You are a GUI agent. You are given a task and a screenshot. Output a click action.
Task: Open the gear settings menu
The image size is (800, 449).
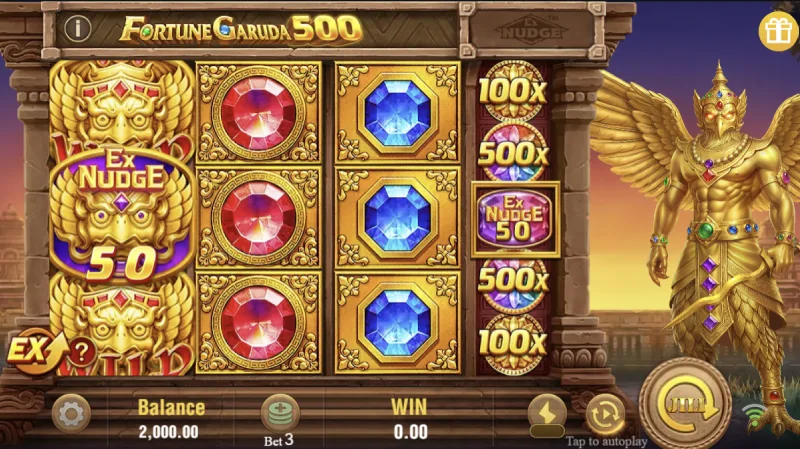click(x=71, y=414)
